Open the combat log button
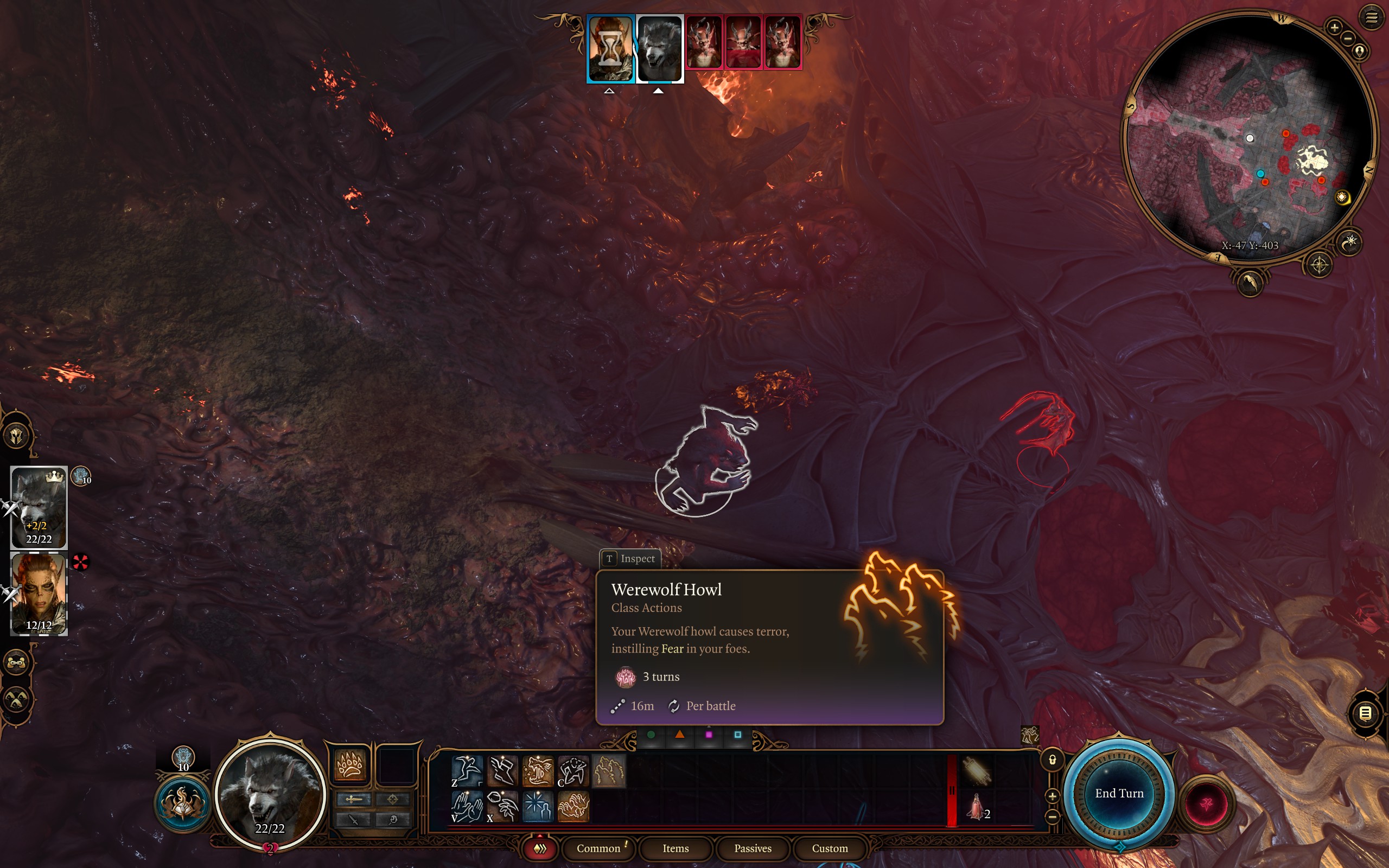 pos(1366,713)
